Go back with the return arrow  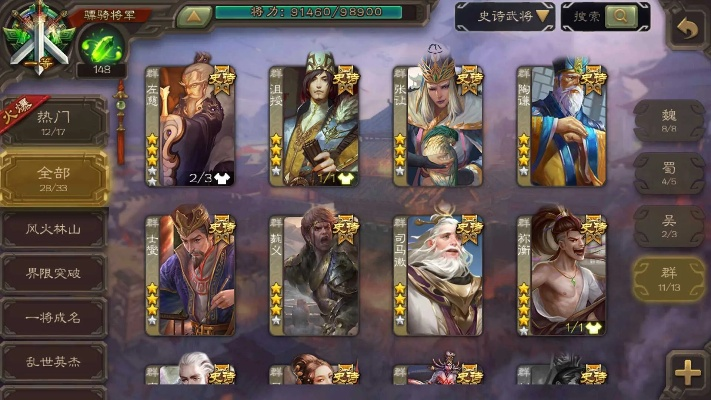coord(686,28)
